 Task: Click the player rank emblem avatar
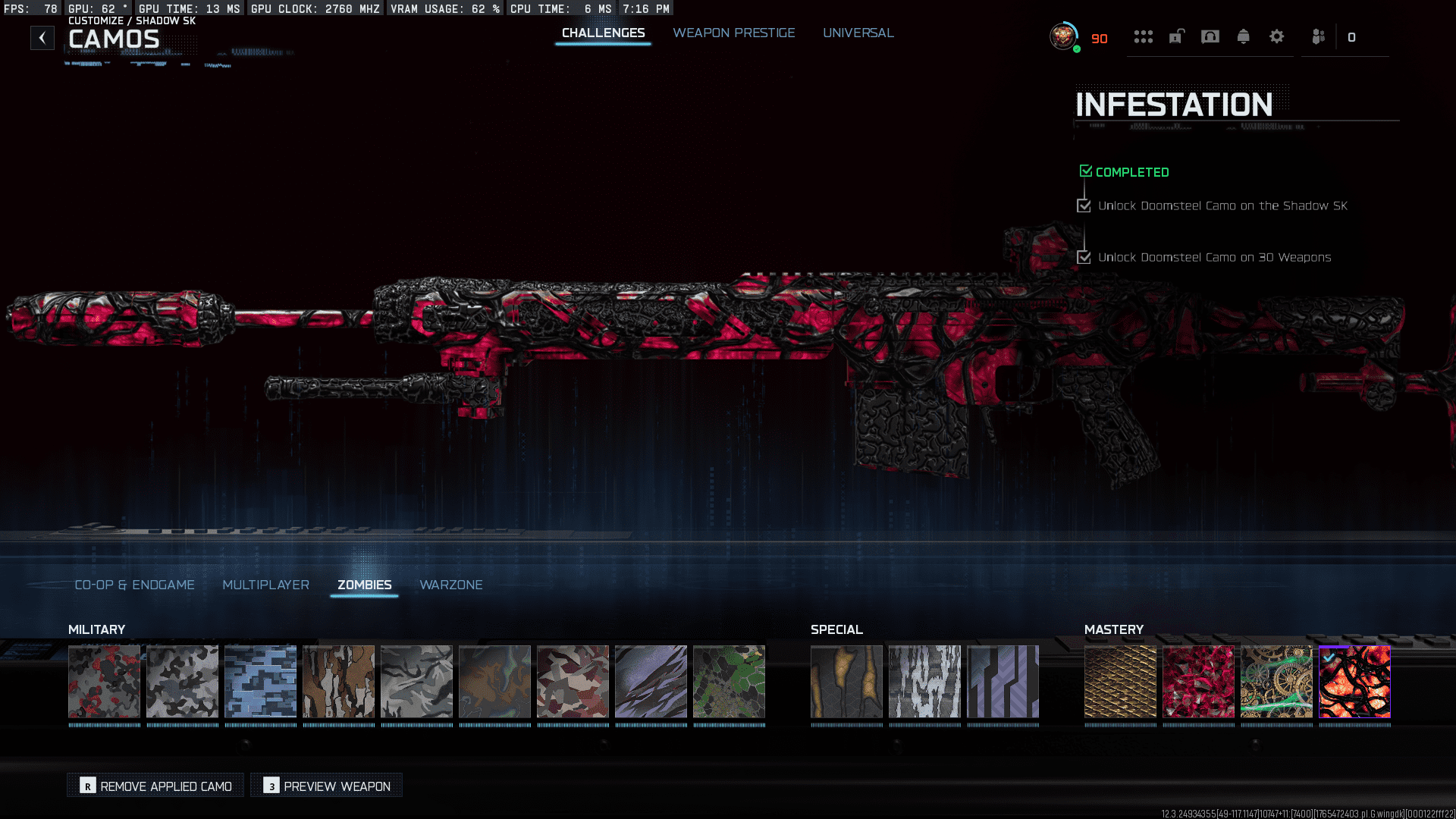1062,36
